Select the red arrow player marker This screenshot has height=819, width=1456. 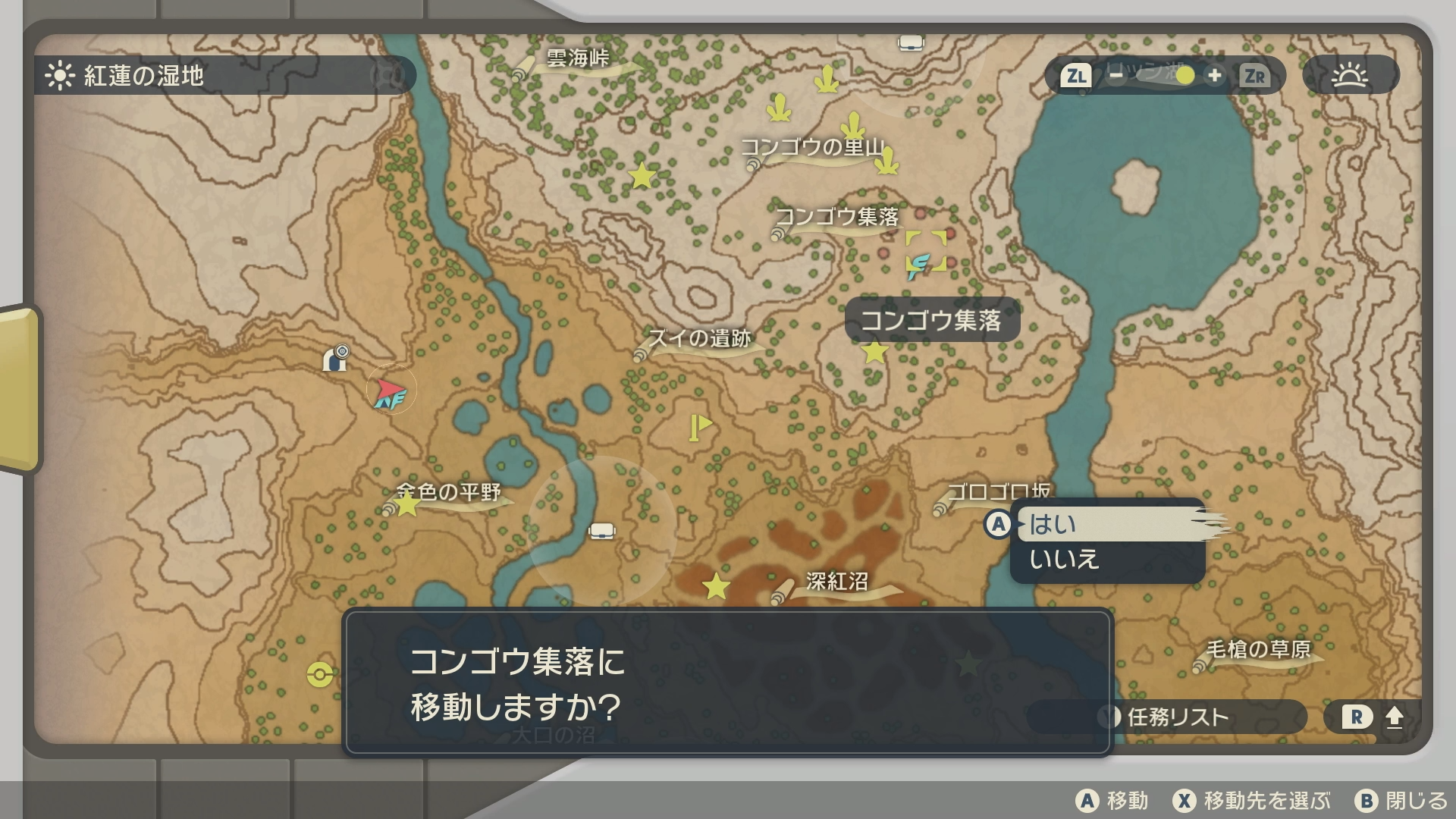(390, 391)
